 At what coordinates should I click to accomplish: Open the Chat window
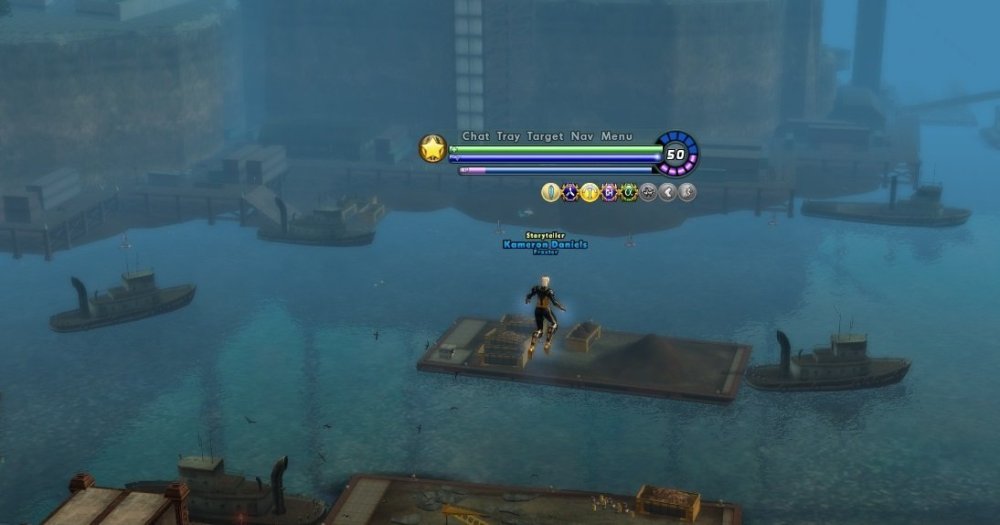[x=474, y=136]
